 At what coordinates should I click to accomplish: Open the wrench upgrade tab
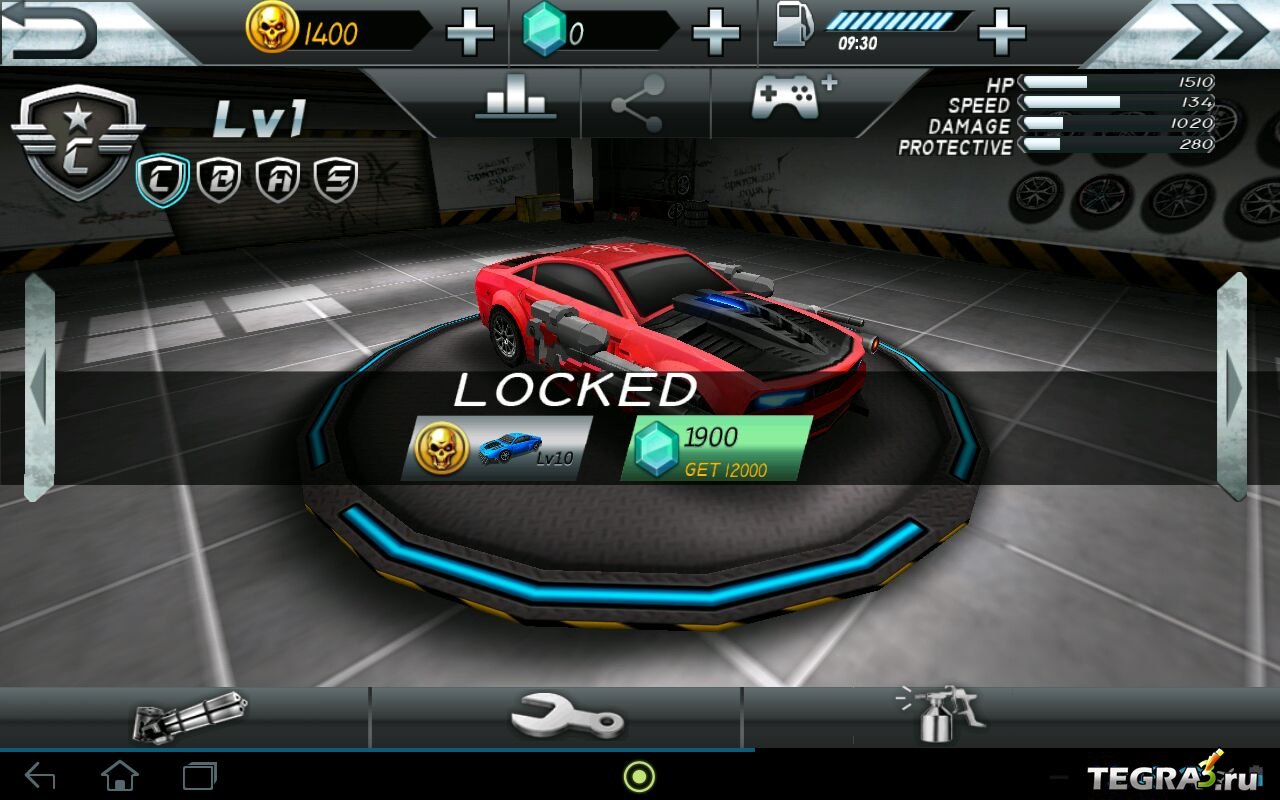pyautogui.click(x=566, y=717)
